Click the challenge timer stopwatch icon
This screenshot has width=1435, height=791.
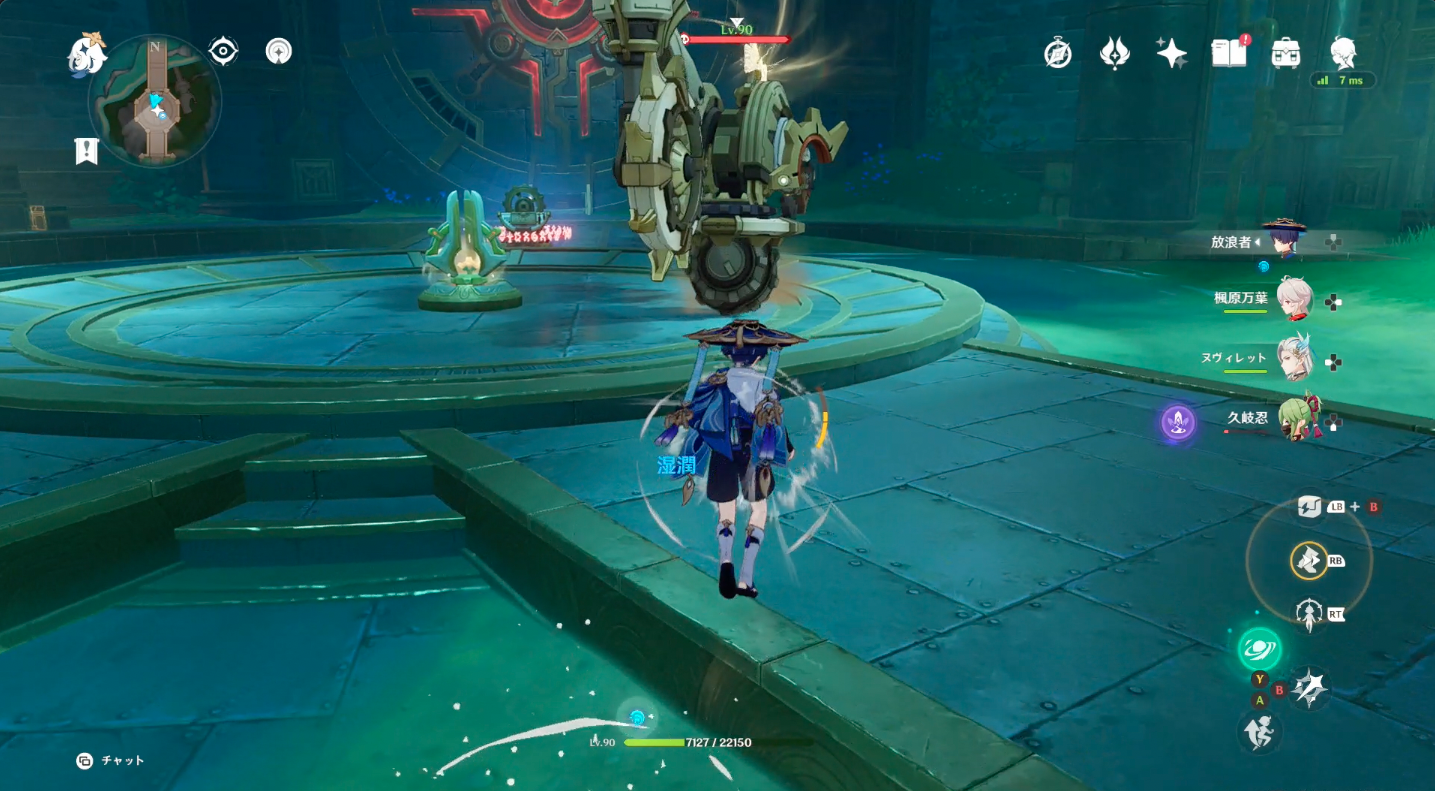point(1058,52)
